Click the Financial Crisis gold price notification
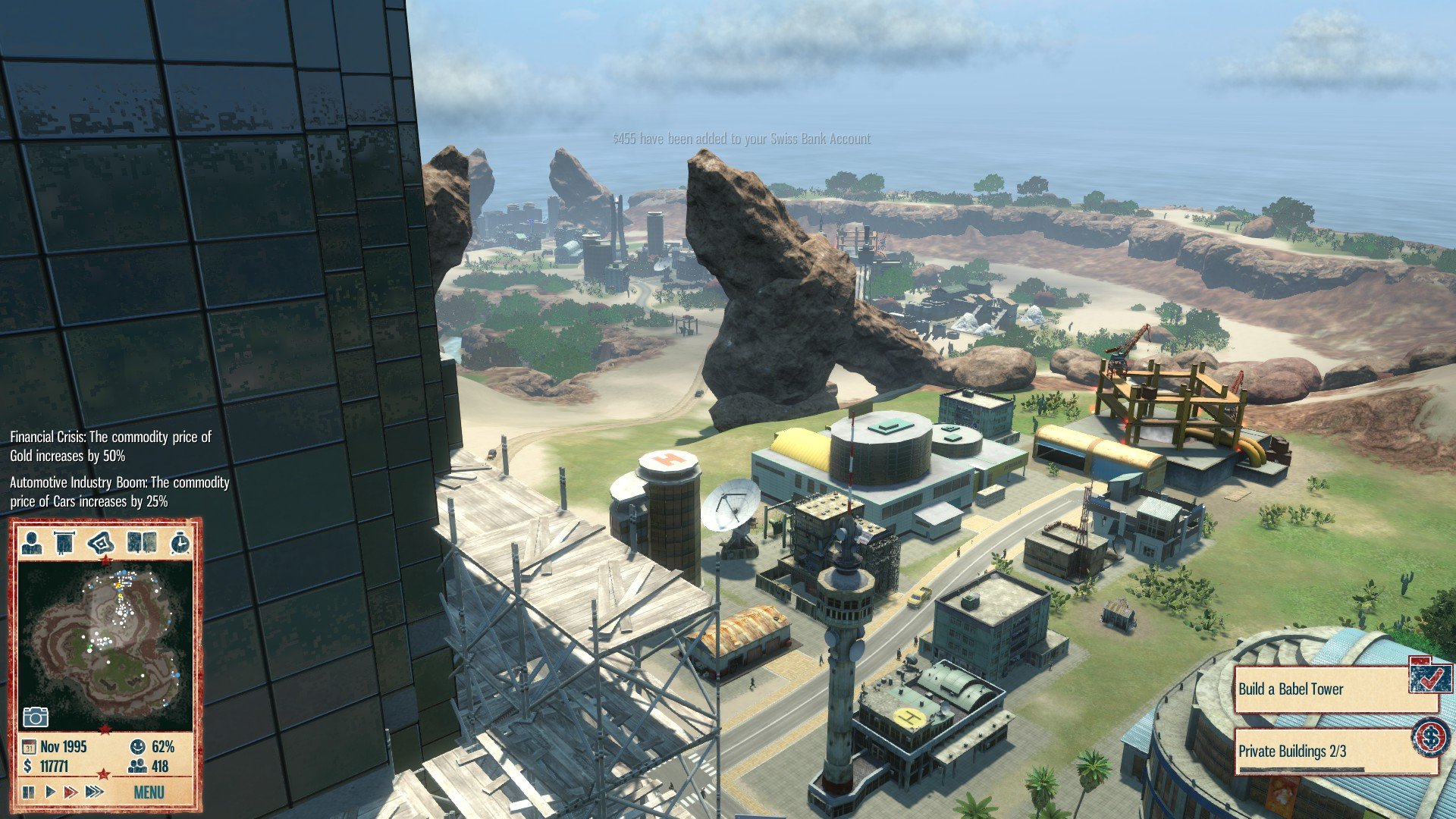 [110, 447]
